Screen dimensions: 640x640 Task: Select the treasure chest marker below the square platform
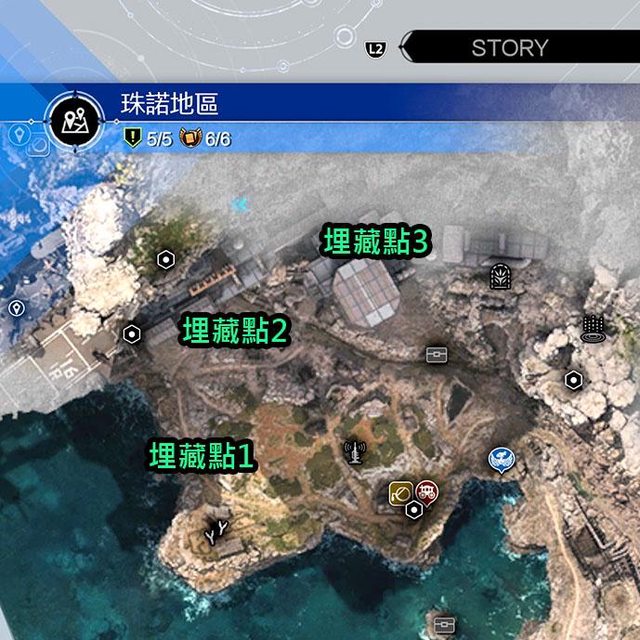click(435, 354)
